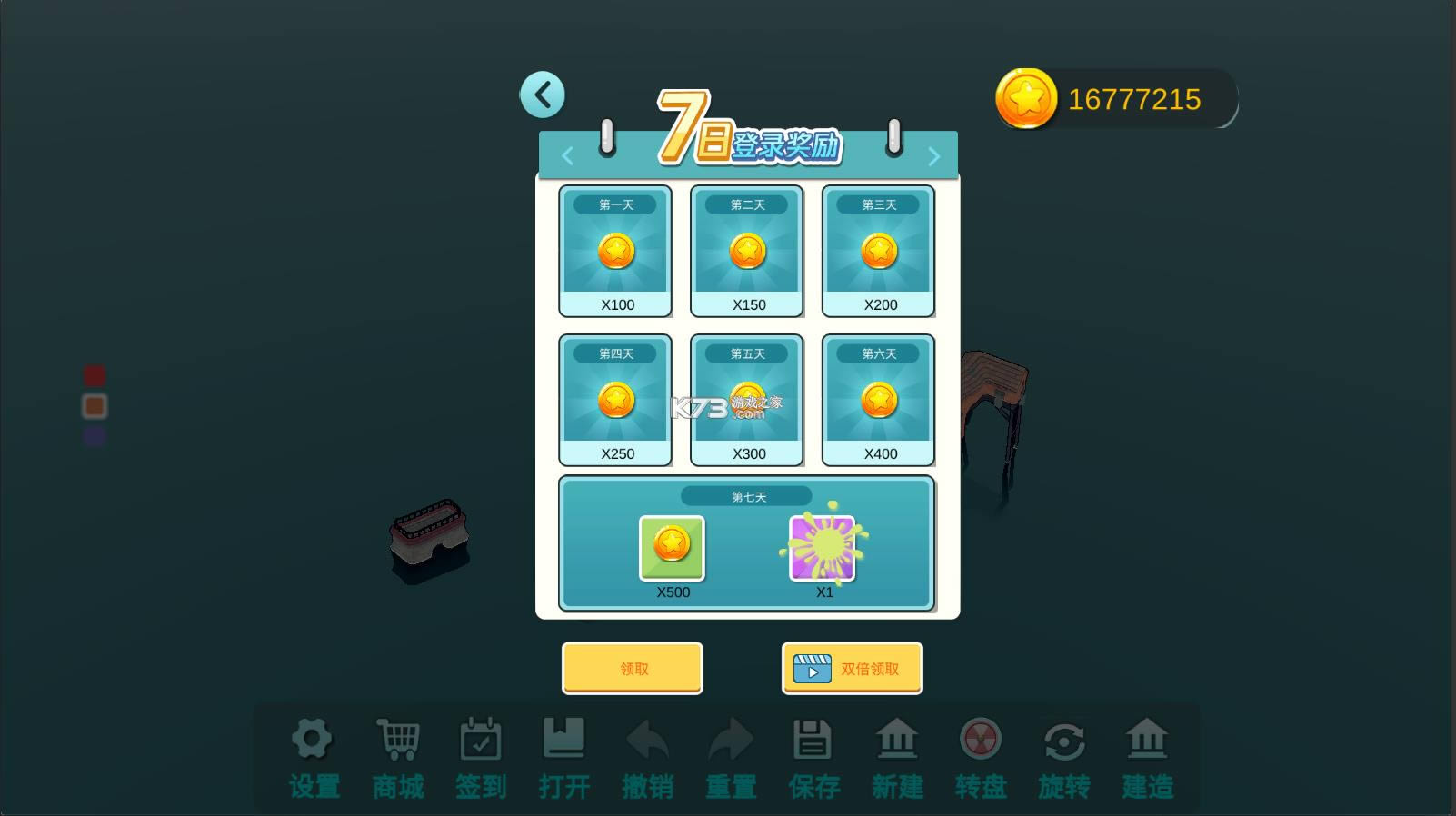Click the back arrow above the reward panel
Screen dimensions: 1456x816
point(543,94)
